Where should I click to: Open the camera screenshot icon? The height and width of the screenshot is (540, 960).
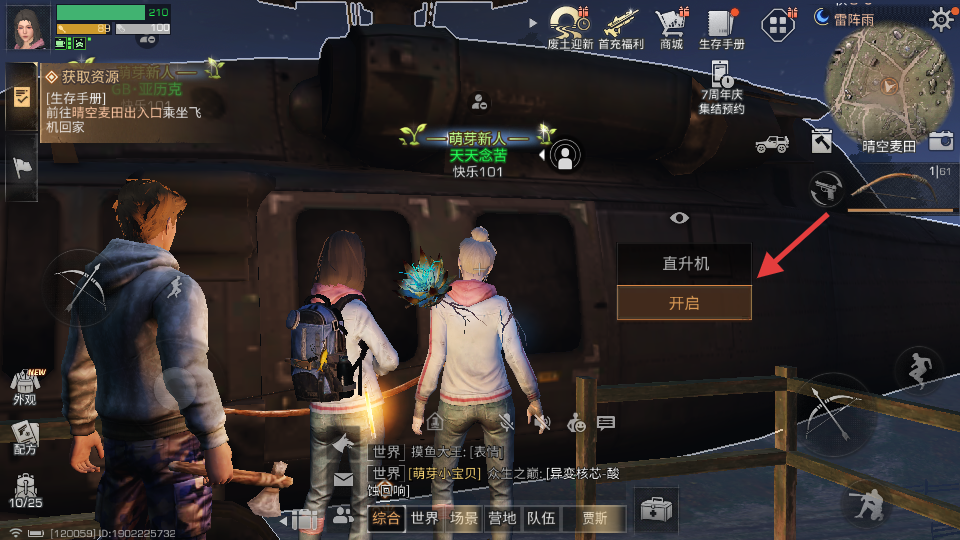tap(942, 142)
